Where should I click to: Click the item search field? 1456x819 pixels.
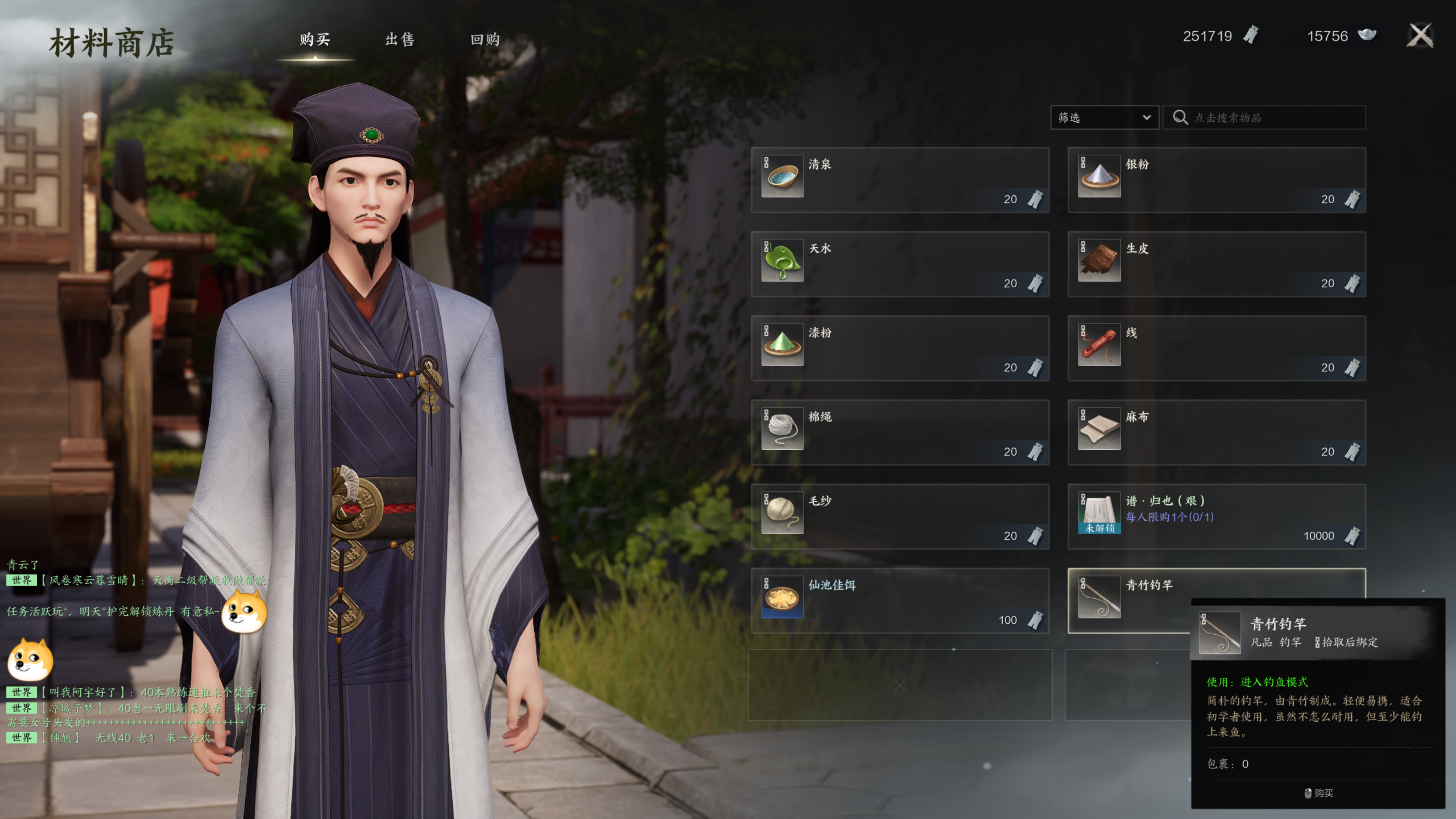(x=1272, y=118)
